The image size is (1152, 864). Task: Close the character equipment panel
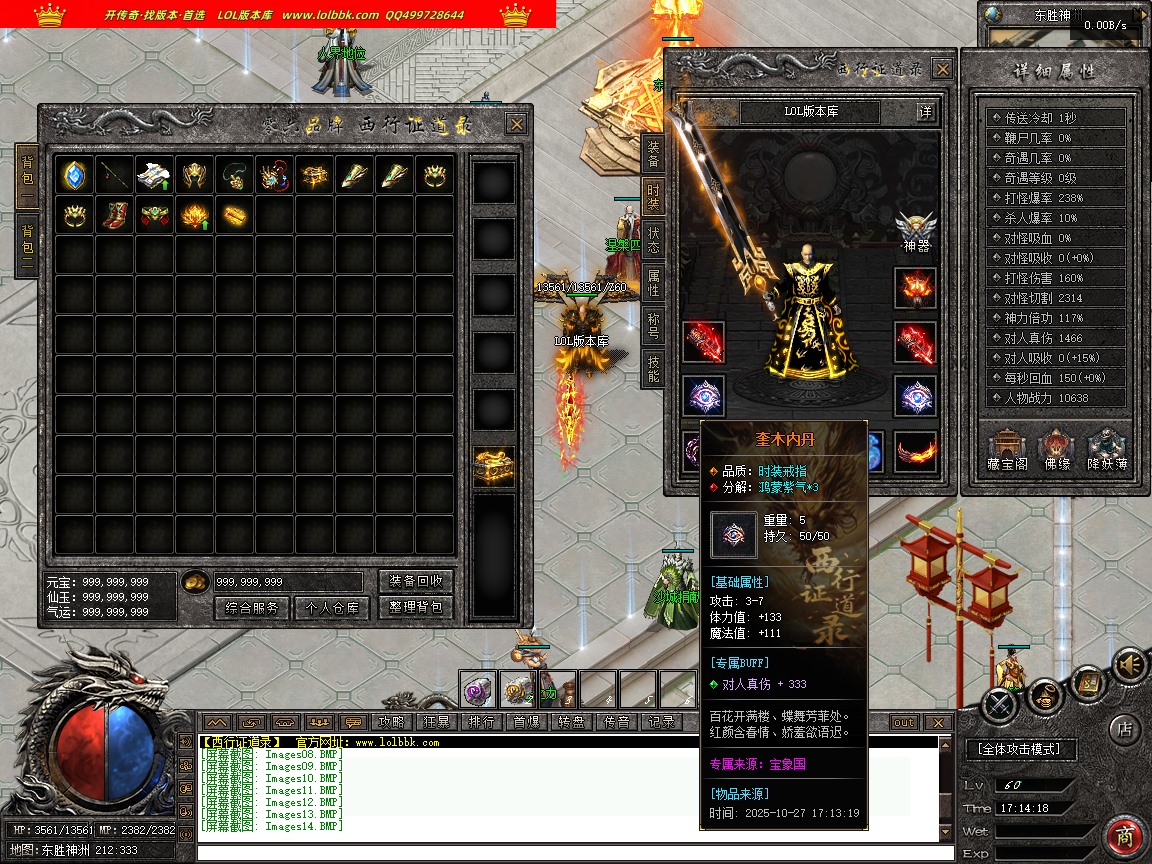(942, 68)
